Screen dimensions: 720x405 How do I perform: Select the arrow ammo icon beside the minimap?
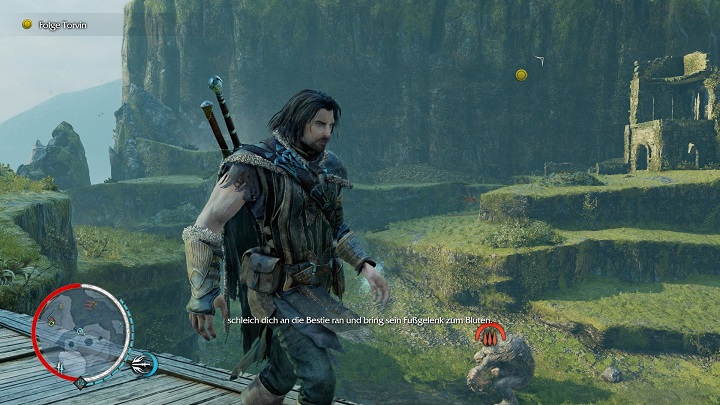[145, 365]
